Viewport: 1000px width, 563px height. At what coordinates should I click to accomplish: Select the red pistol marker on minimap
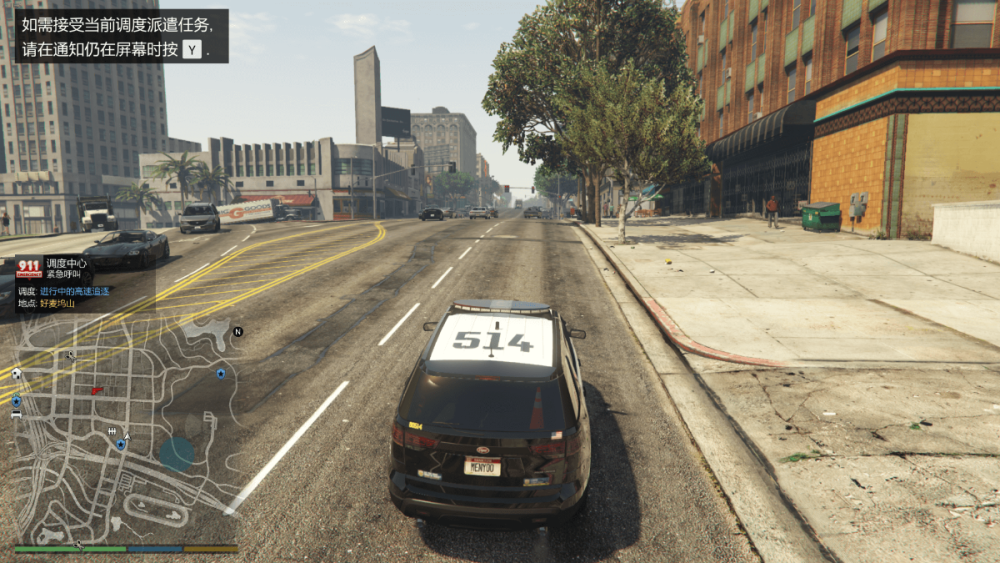click(x=96, y=390)
